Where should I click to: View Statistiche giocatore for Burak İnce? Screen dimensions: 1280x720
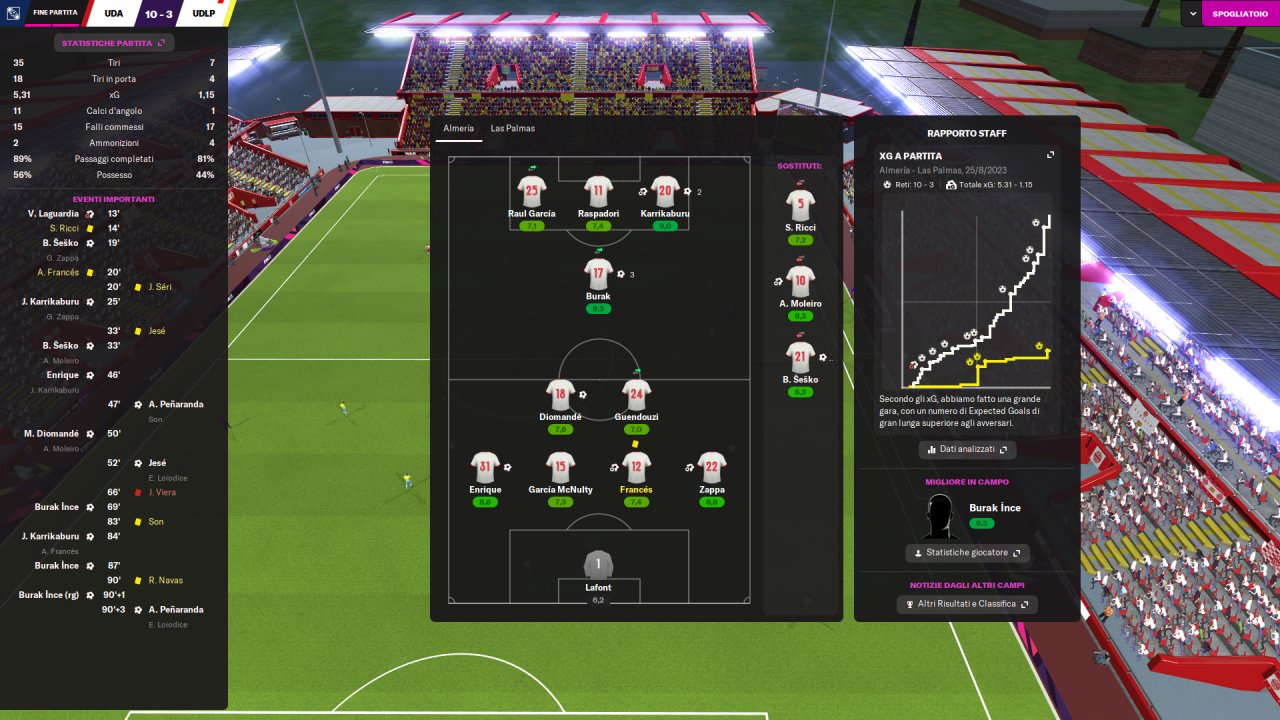coord(967,553)
